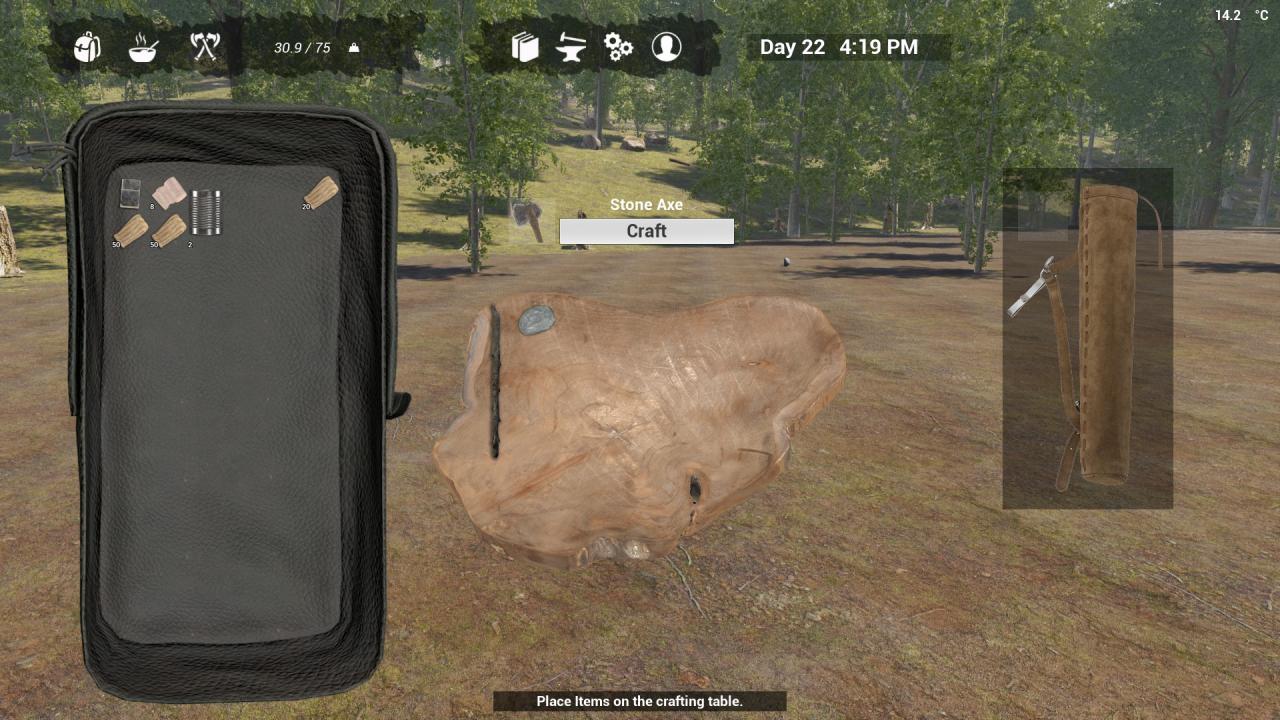The image size is (1280, 720).
Task: Open the cooking bowl menu
Action: click(143, 47)
